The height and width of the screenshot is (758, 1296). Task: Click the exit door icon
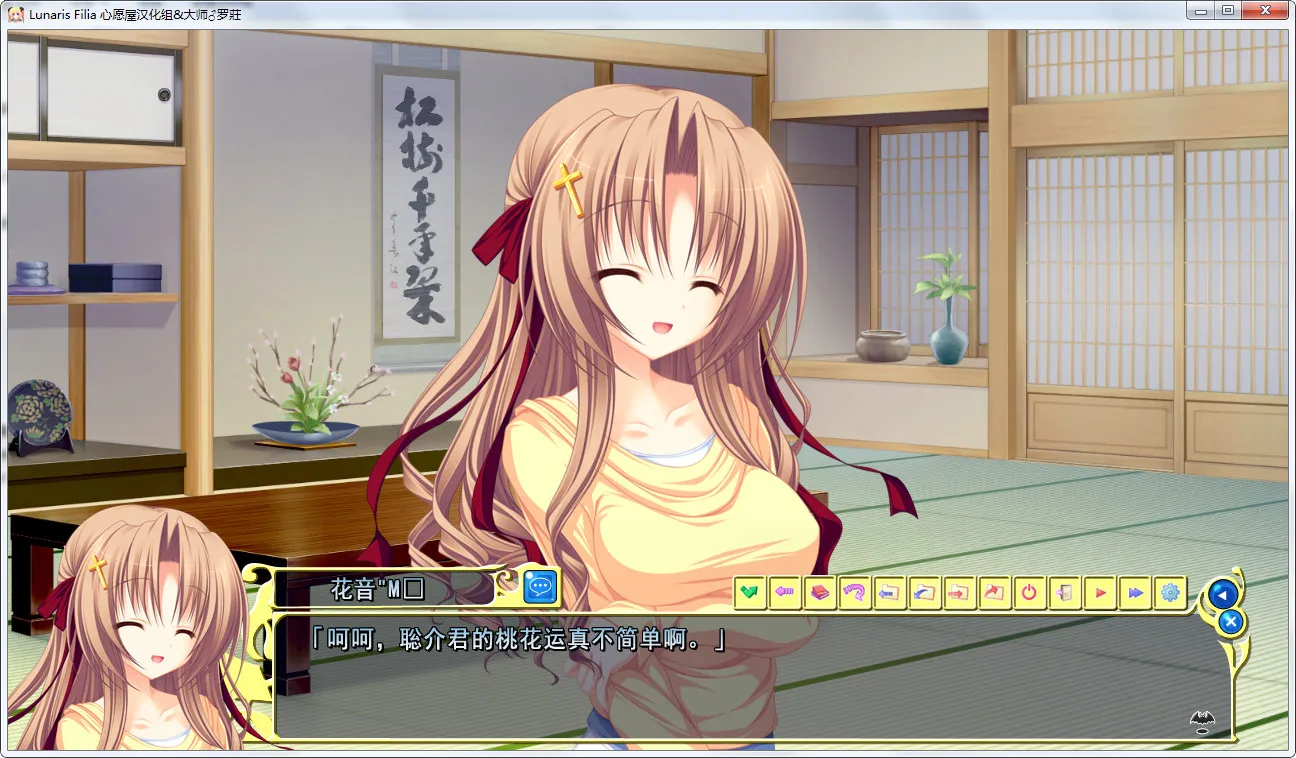[1064, 593]
